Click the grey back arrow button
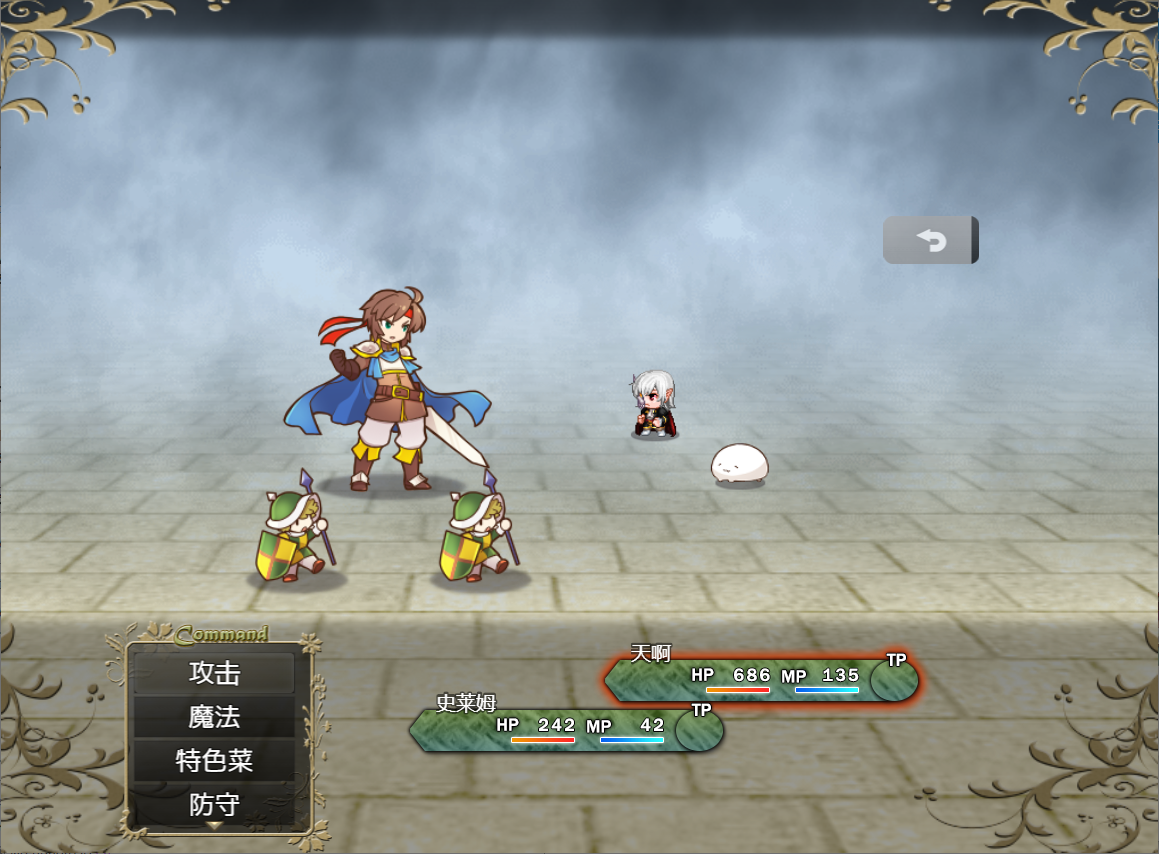 (x=930, y=240)
